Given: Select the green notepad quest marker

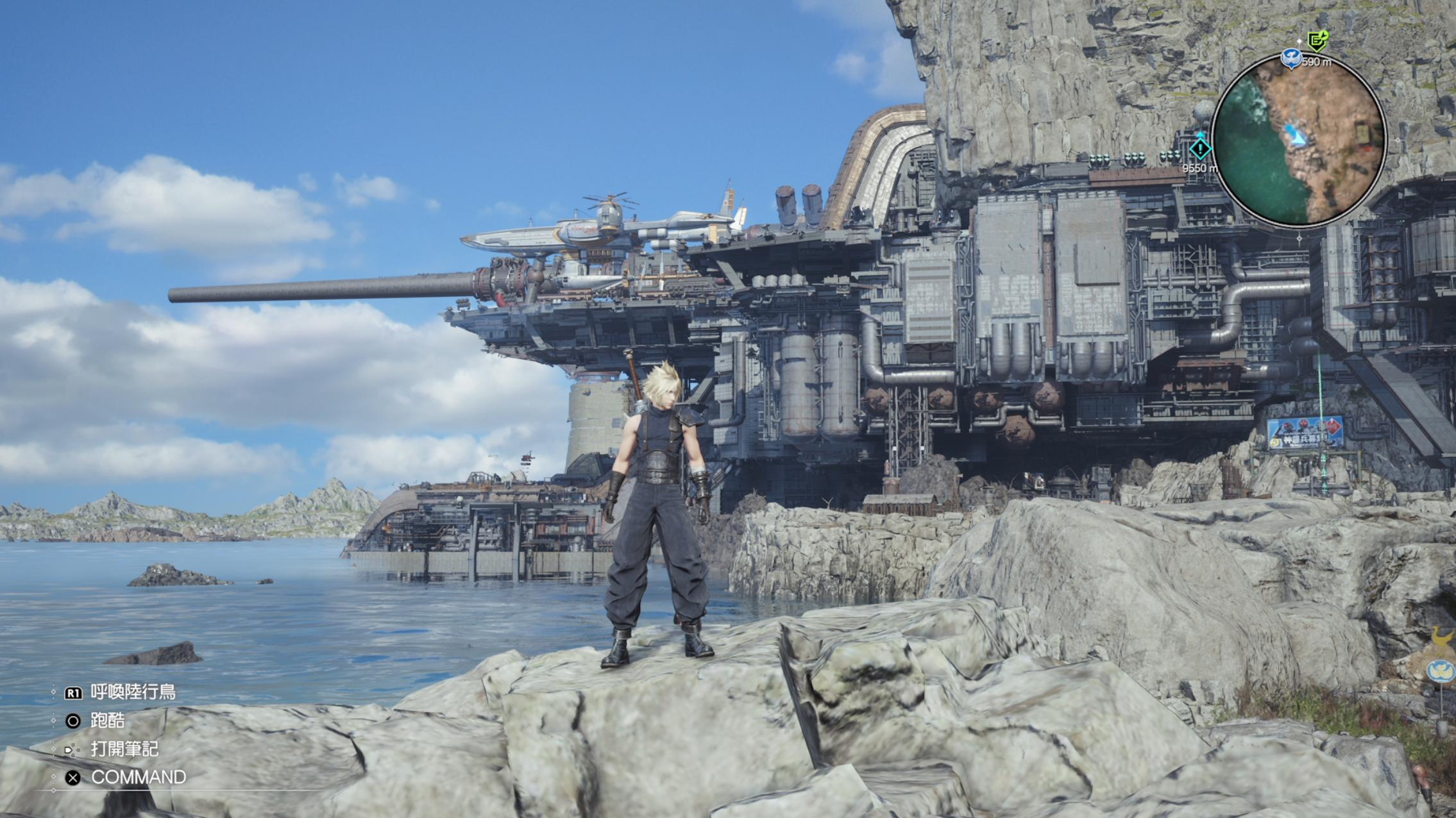Looking at the screenshot, I should [x=1317, y=42].
